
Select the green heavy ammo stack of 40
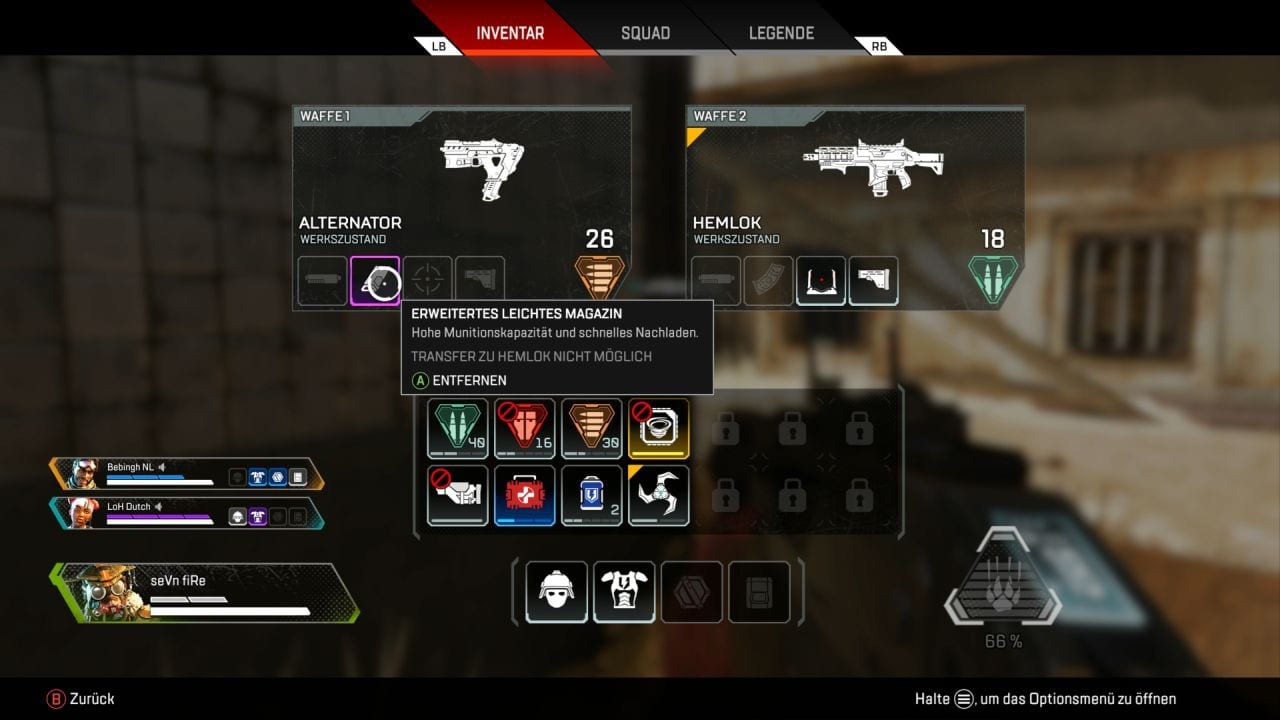458,428
